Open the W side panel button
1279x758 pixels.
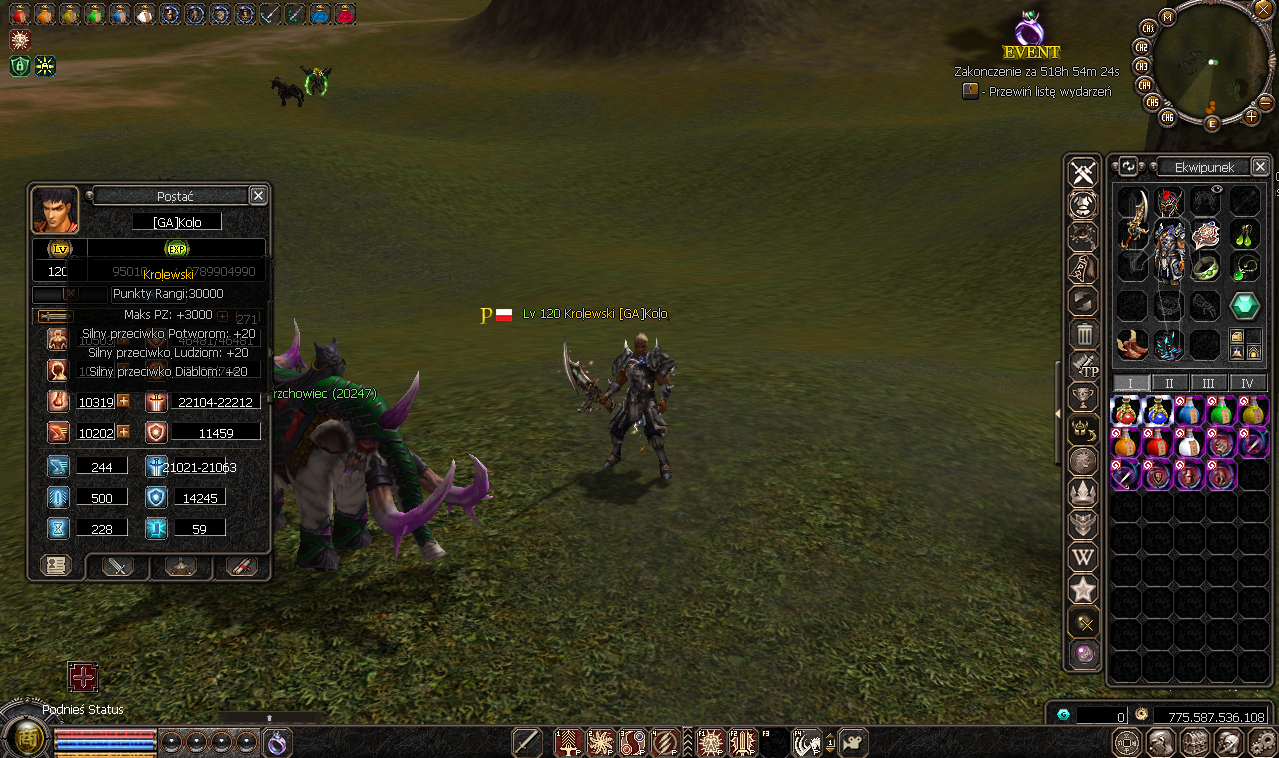(x=1084, y=557)
